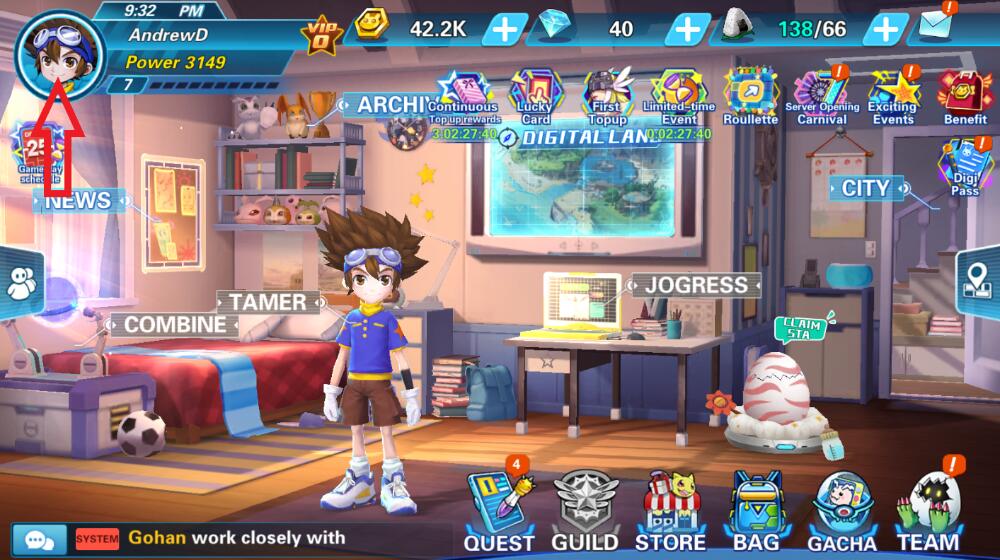Open the Continuous Top up rewards event
Viewport: 1000px width, 560px height.
[x=464, y=96]
